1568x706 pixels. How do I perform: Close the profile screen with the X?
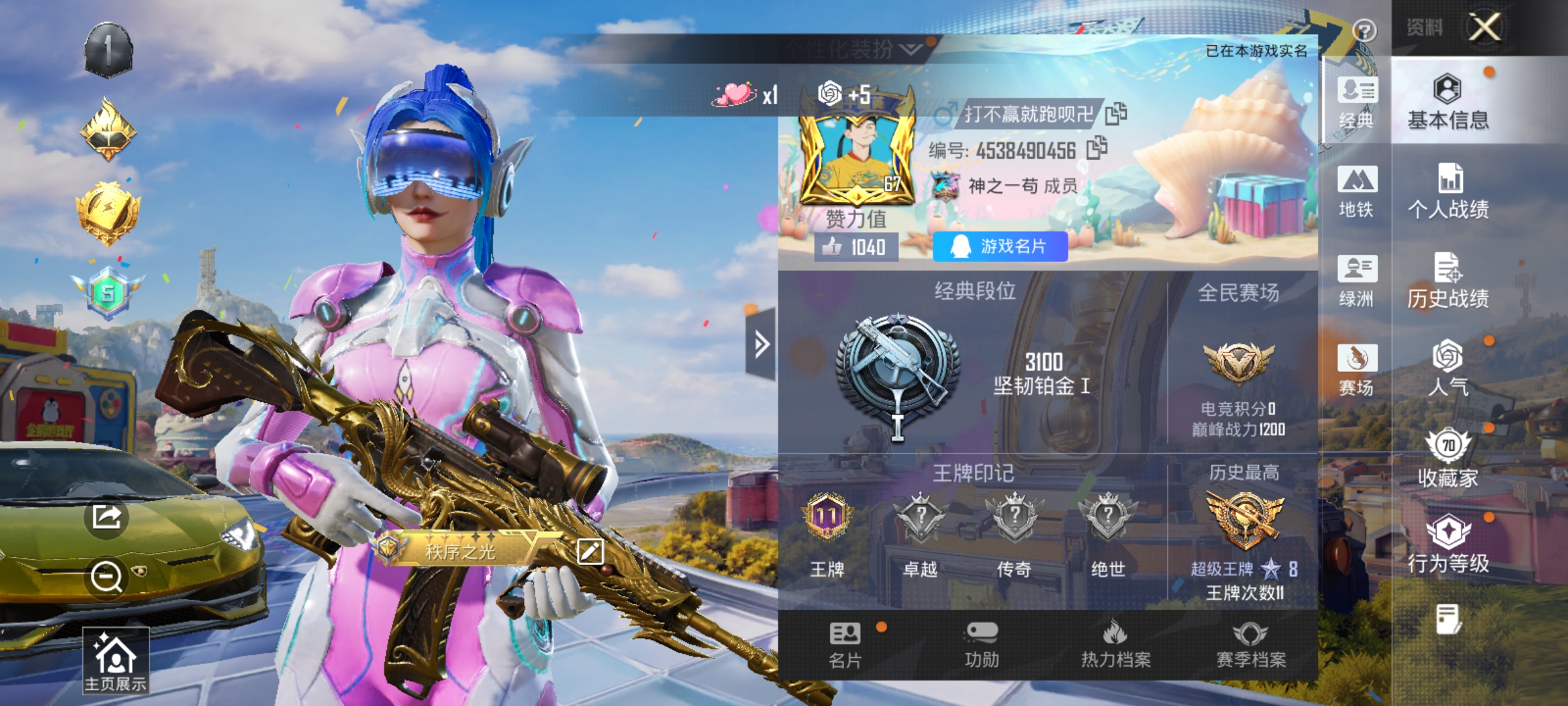[x=1484, y=27]
